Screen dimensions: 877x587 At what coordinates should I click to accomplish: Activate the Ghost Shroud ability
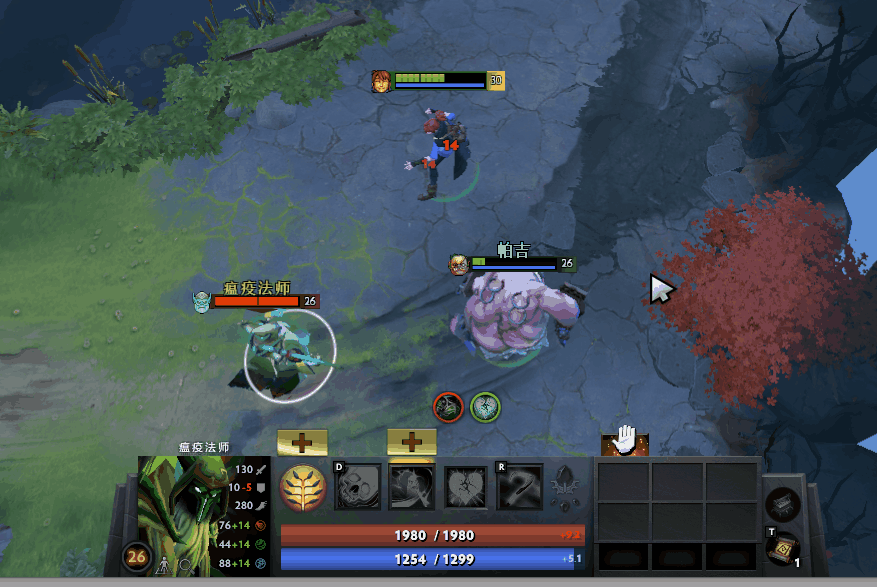pyautogui.click(x=411, y=487)
